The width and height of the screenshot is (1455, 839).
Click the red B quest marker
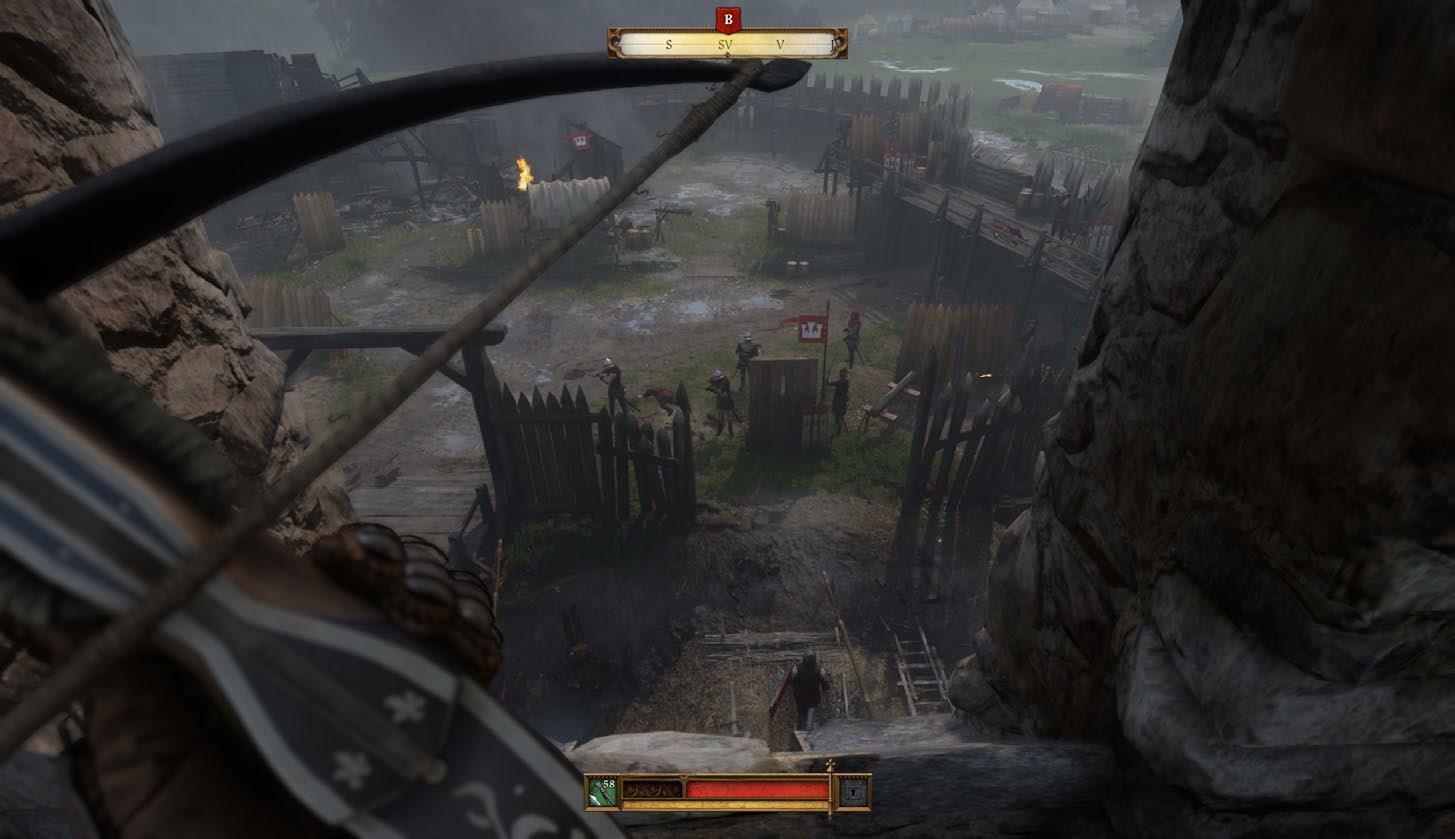728,18
